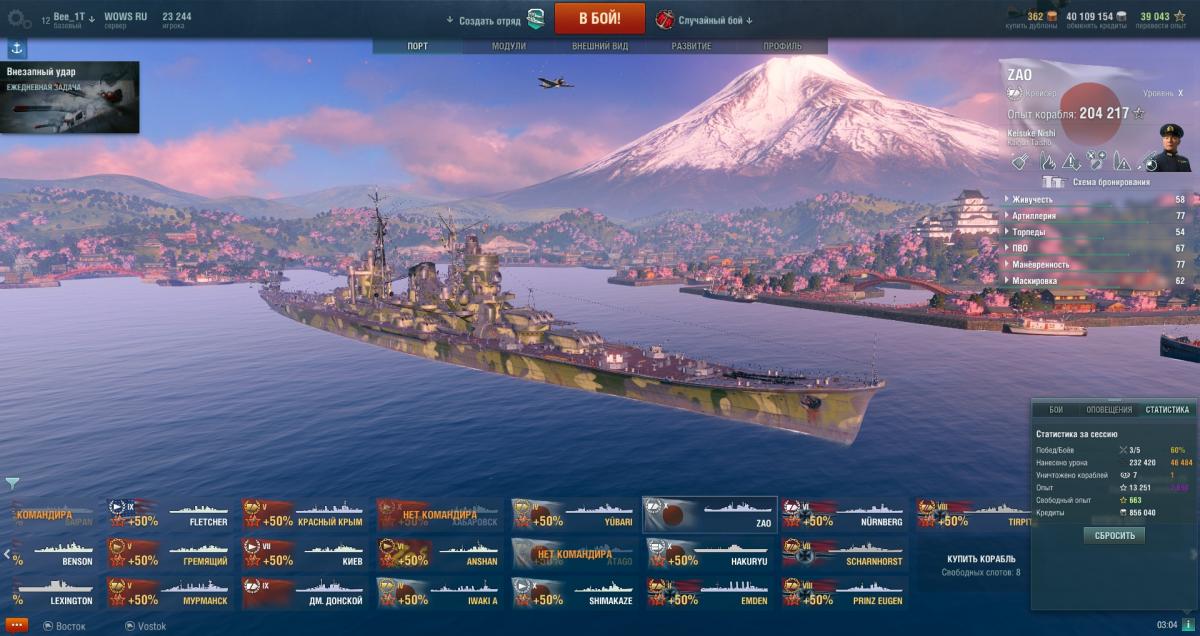Pick the Hakuryu carrier slot
1200x636 pixels.
tap(709, 553)
